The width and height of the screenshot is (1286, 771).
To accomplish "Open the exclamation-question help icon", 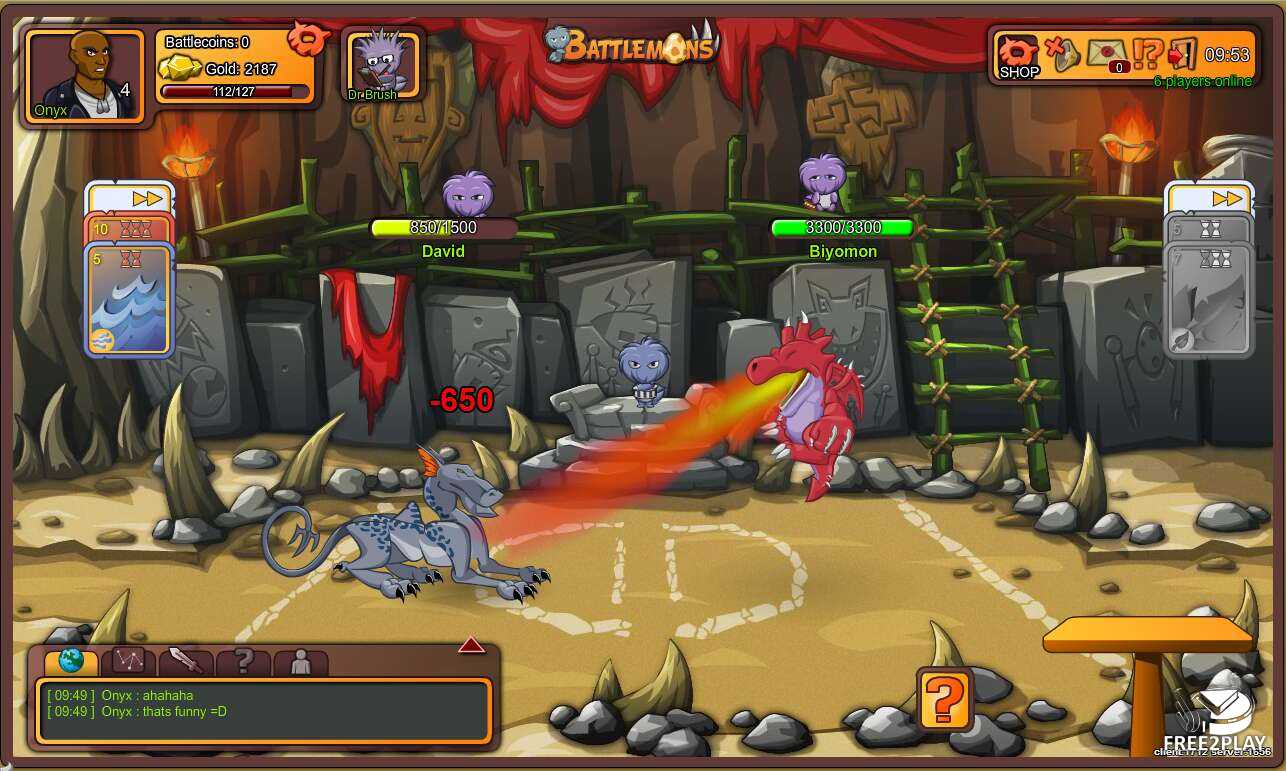I will tap(1148, 53).
